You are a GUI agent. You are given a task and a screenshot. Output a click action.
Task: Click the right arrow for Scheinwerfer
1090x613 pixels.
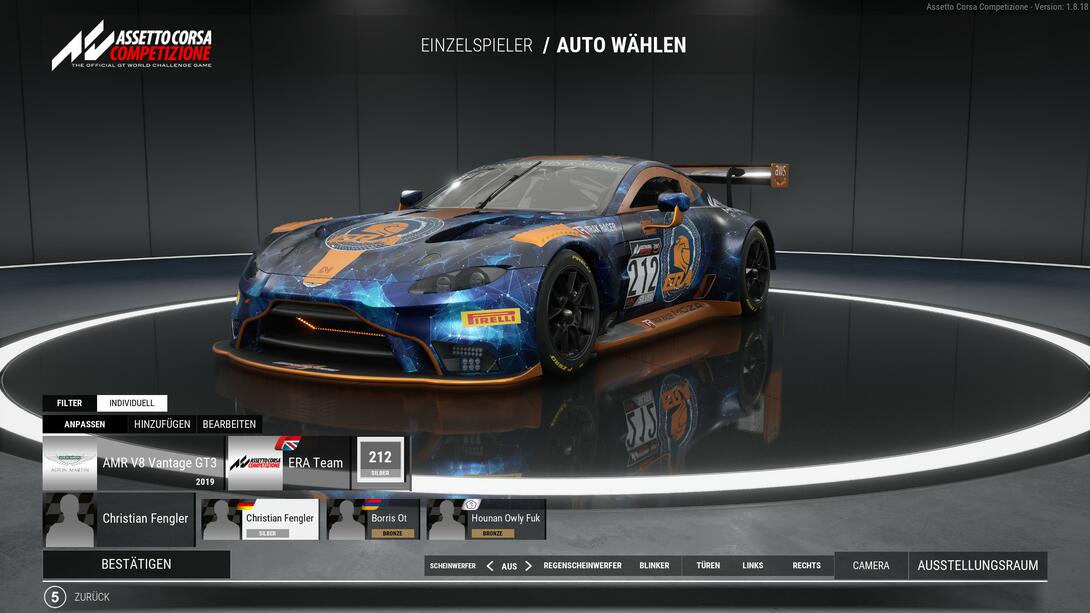coord(528,566)
